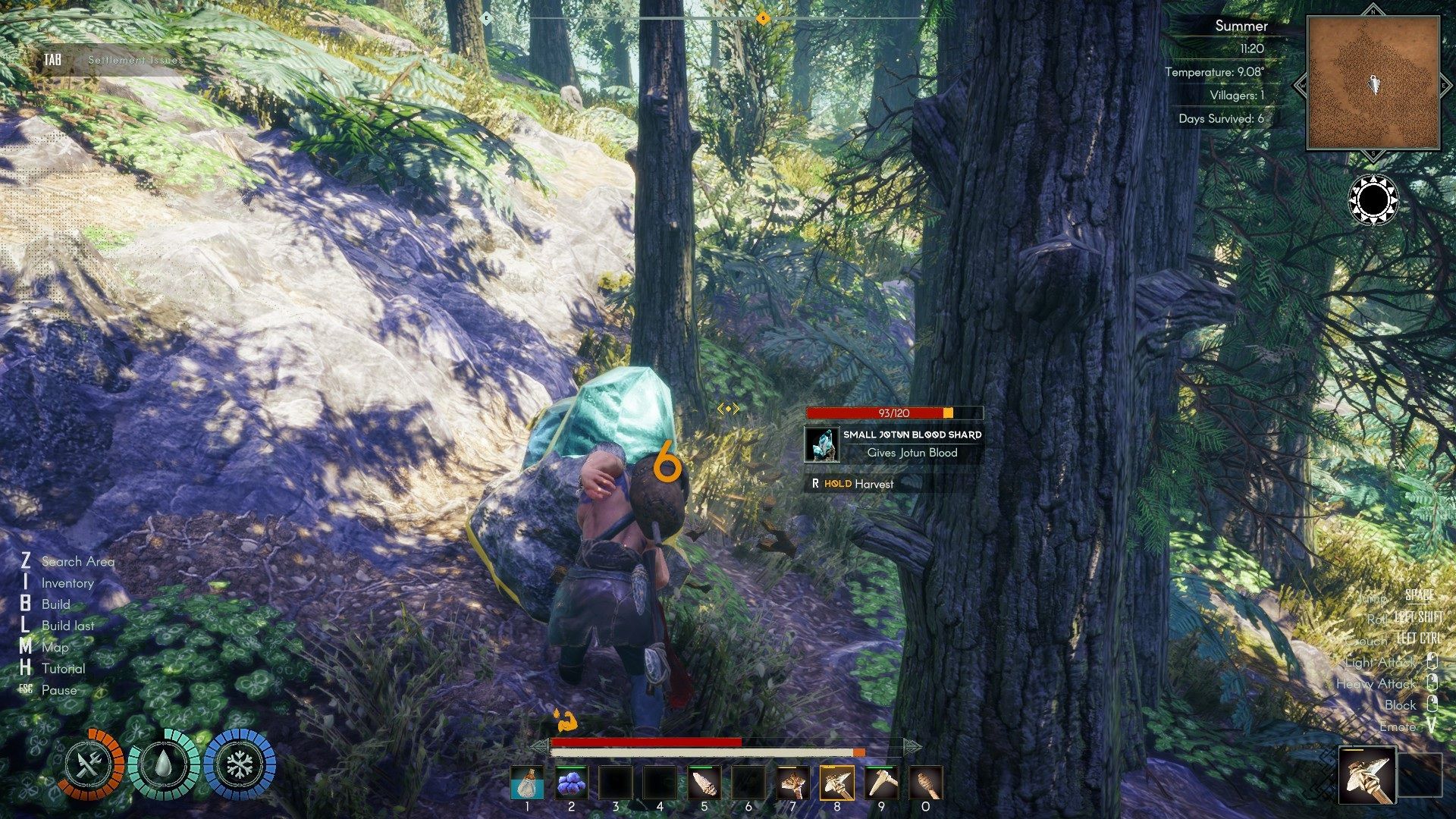Click the sun/moon day-night dial below minimap
Screen dimensions: 1456x819
1373,199
